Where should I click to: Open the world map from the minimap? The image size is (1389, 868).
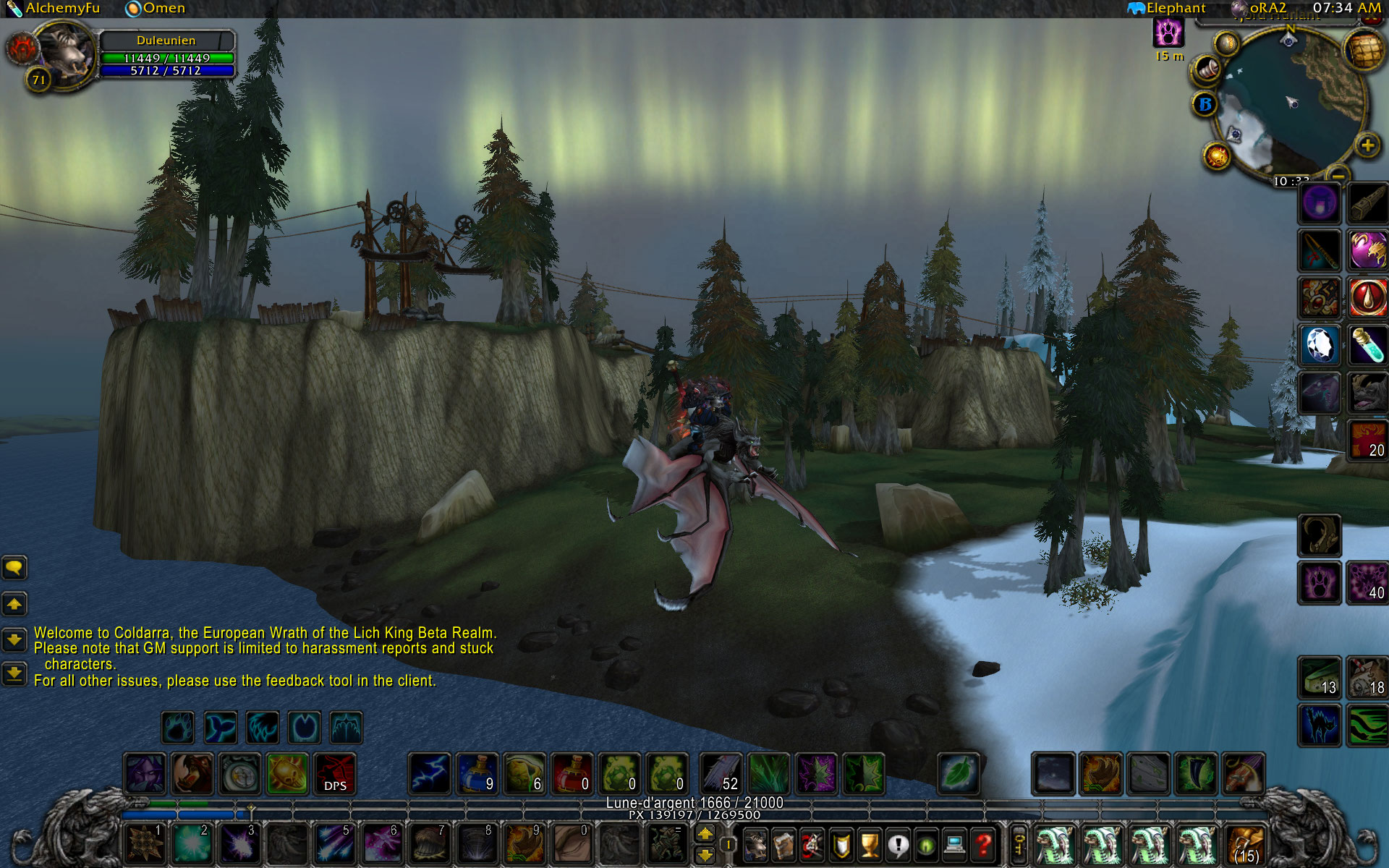click(x=1363, y=51)
